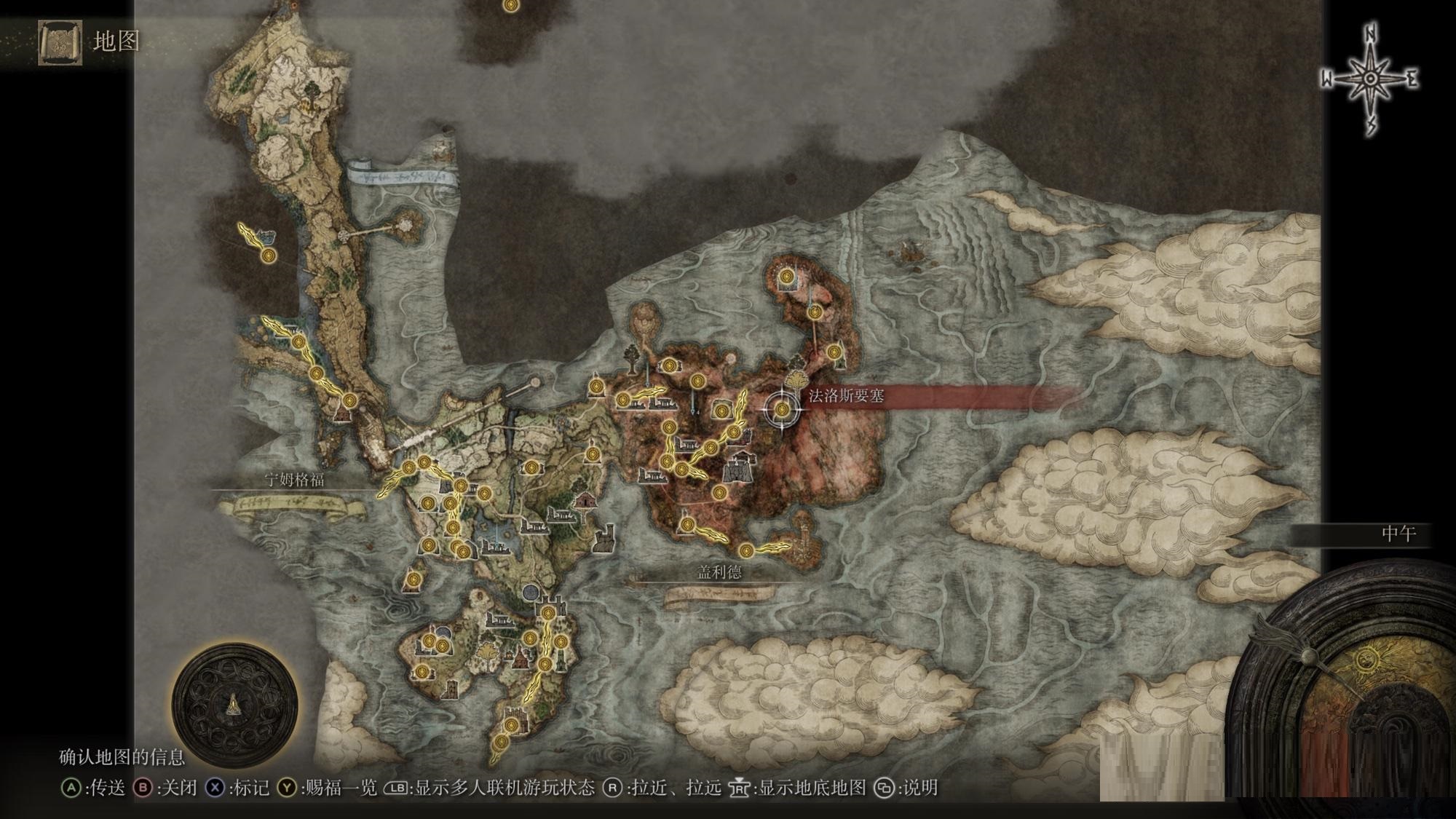Select the golden tree icon above 法洛斯要塞

point(794,379)
